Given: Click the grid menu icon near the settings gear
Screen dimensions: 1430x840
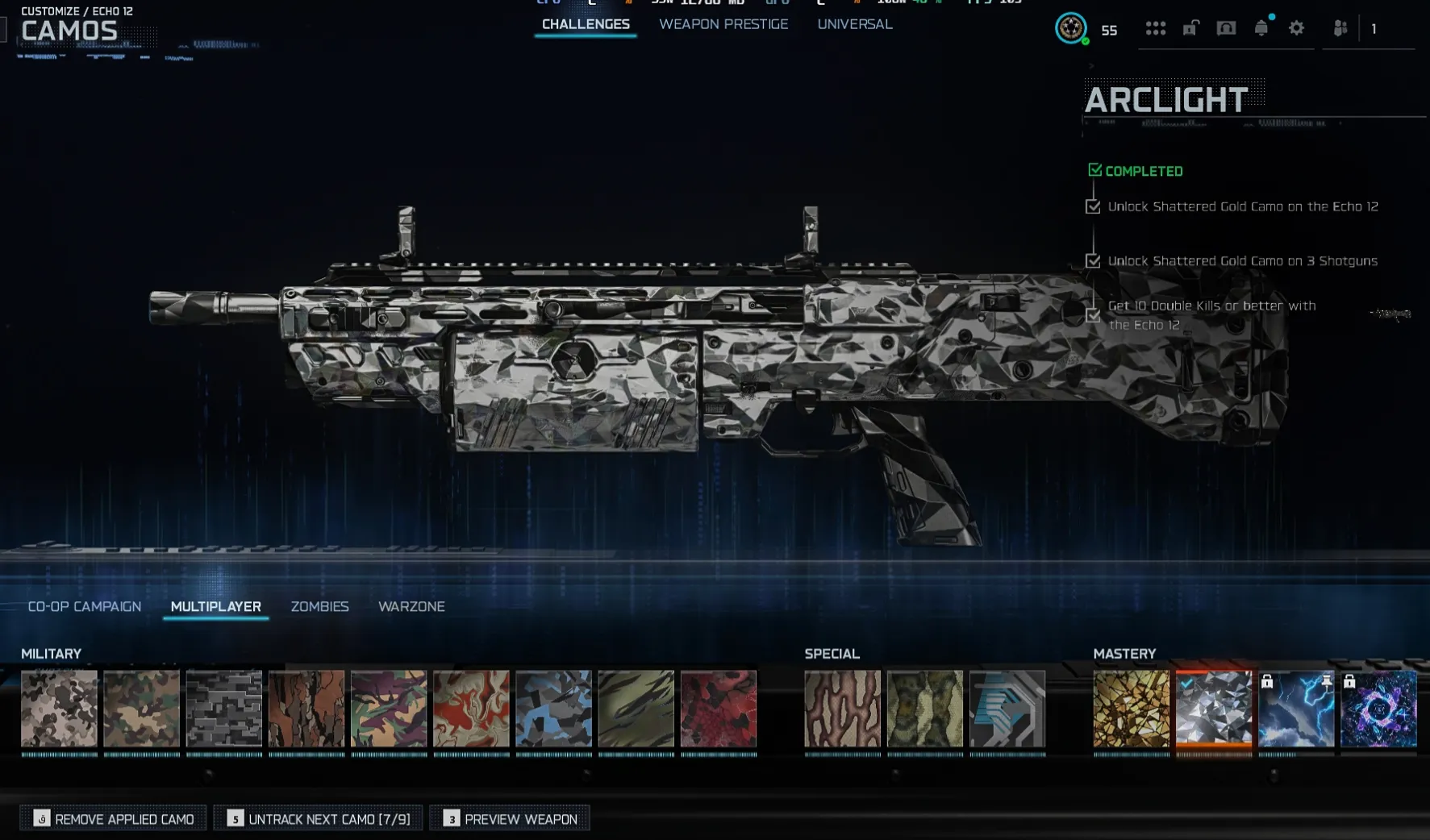Looking at the screenshot, I should click(x=1156, y=28).
